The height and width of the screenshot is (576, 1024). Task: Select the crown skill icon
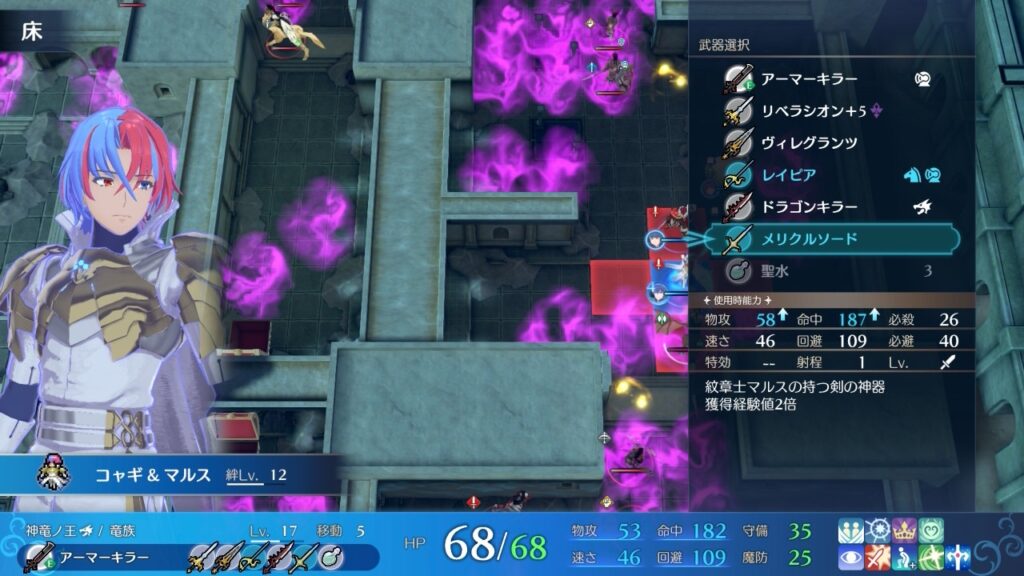coord(904,530)
